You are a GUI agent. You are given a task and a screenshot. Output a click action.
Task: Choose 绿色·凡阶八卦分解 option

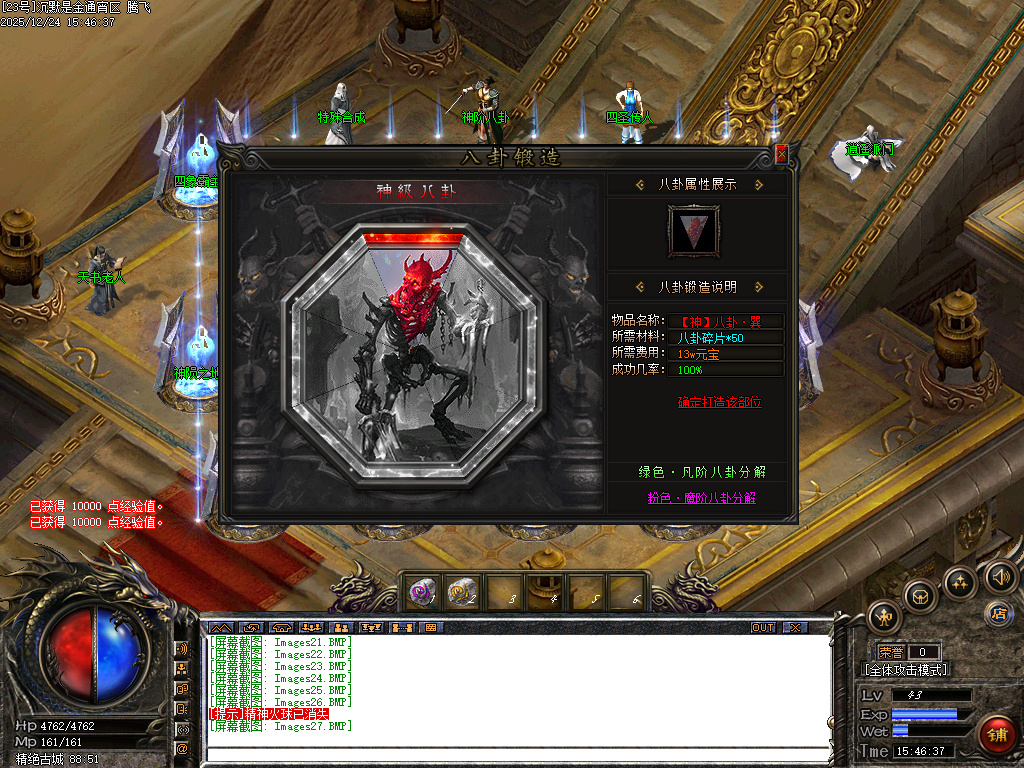(x=702, y=472)
